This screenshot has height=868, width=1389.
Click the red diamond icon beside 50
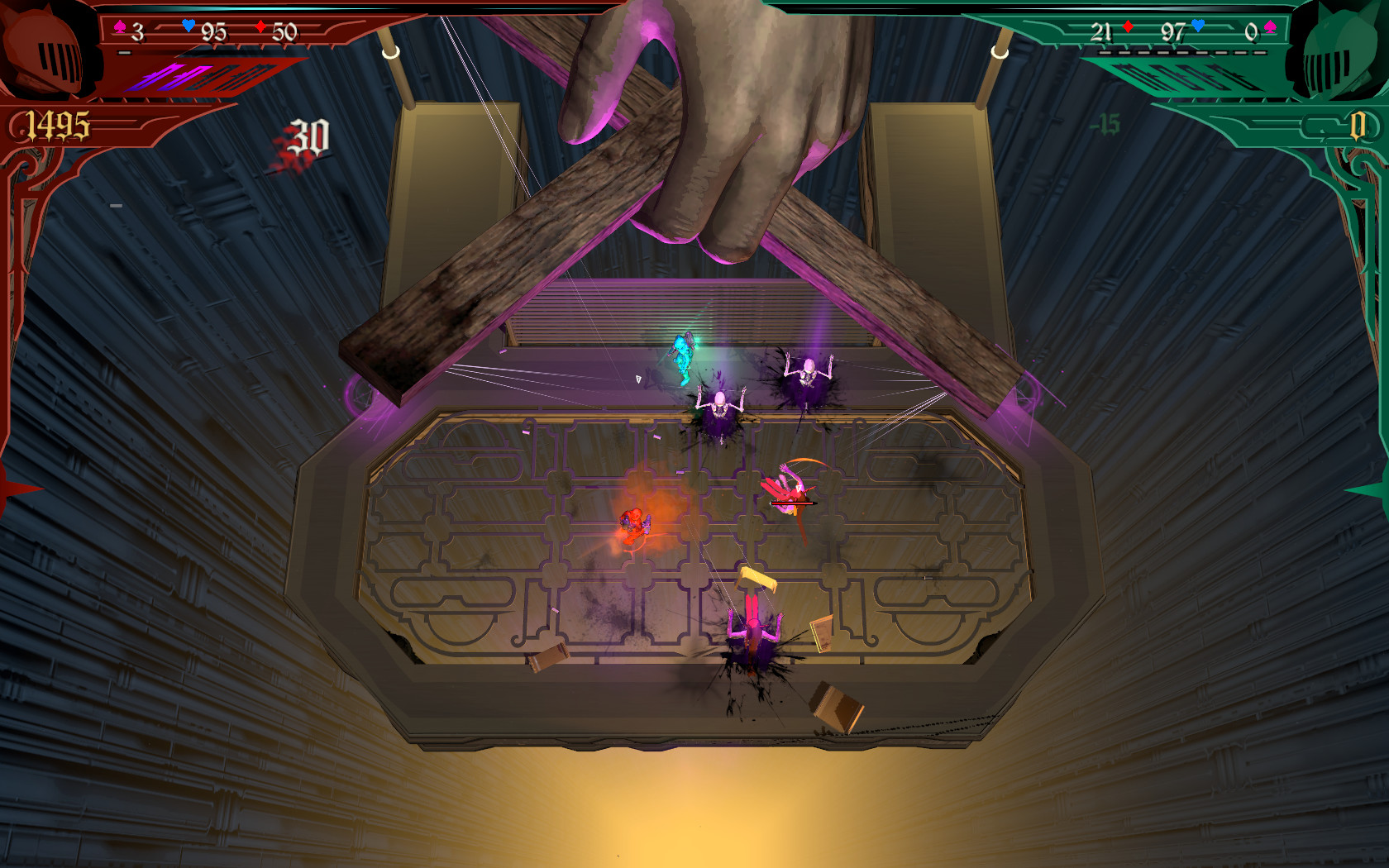pos(261,27)
